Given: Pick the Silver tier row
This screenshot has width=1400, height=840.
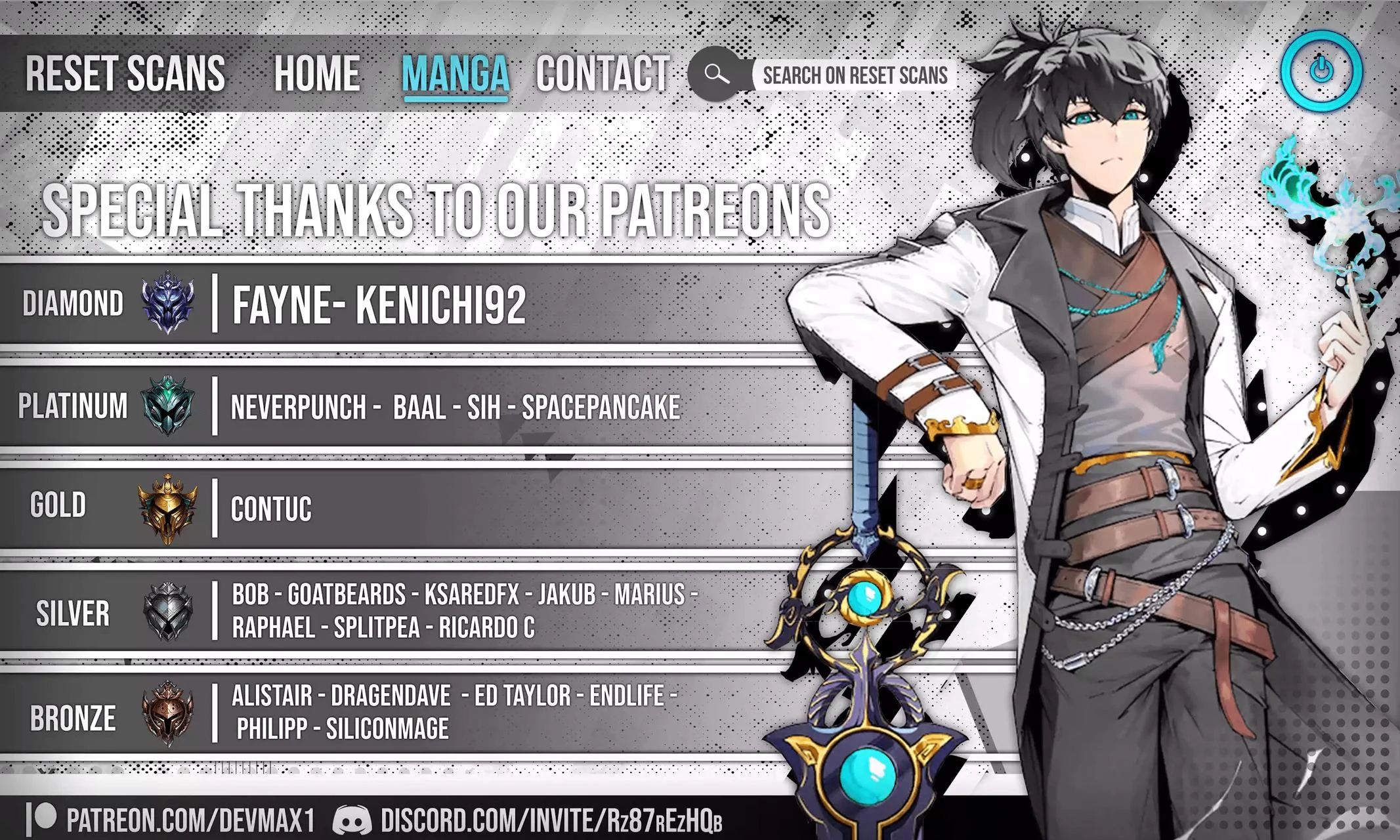Looking at the screenshot, I should point(394,612).
